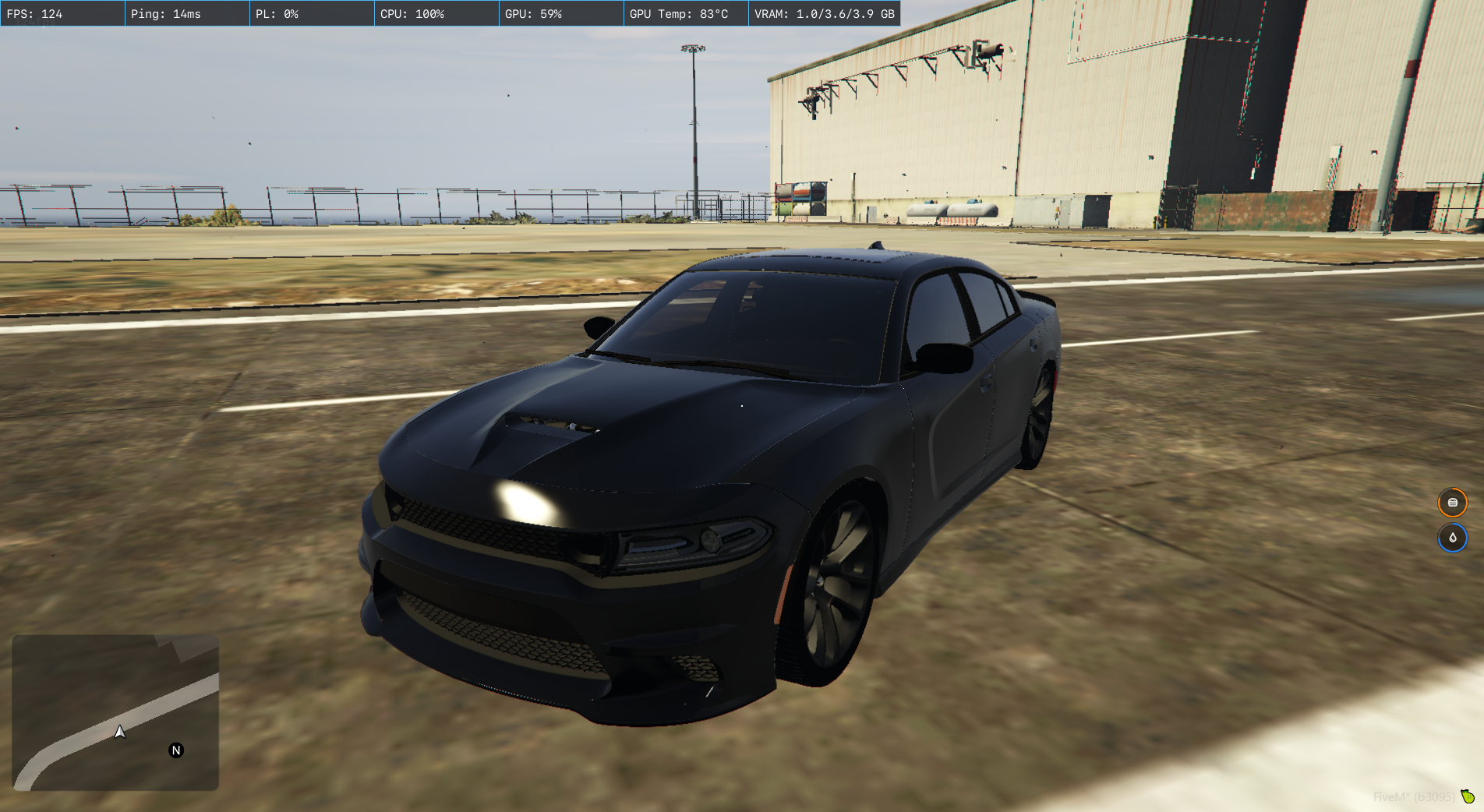Select the burger hunger status icon
This screenshot has height=812, width=1484.
(x=1452, y=503)
